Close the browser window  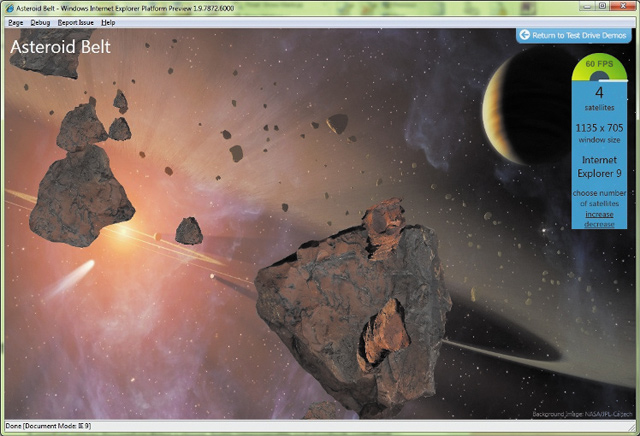coord(621,6)
